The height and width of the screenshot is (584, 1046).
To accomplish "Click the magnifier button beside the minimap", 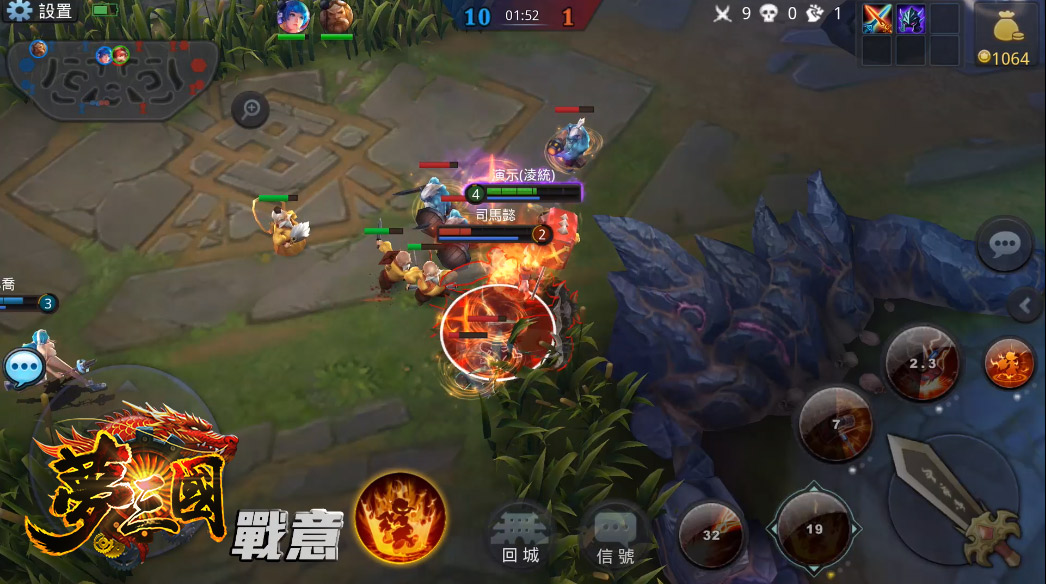I will 250,109.
